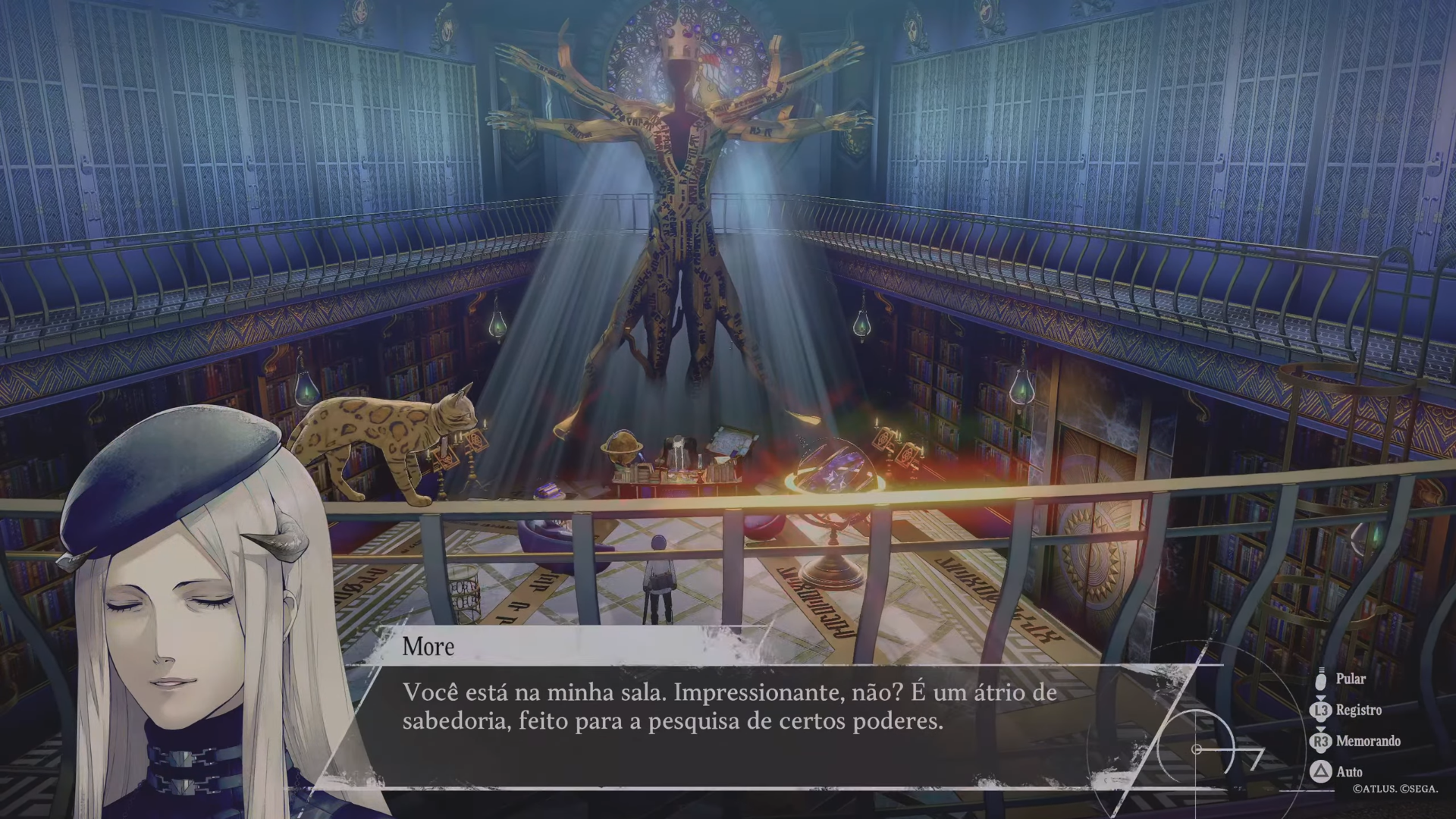Click the More name plate above the dialogue
1456x819 pixels.
click(x=428, y=647)
